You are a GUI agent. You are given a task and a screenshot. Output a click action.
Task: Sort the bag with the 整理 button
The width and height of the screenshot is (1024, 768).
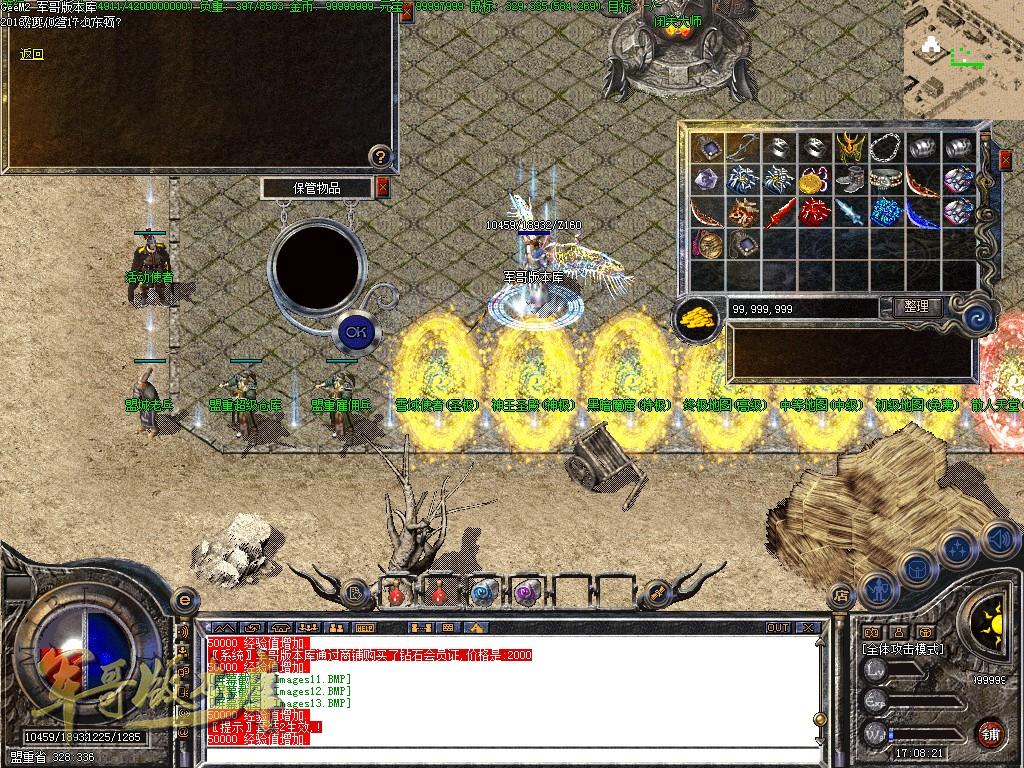(x=915, y=307)
